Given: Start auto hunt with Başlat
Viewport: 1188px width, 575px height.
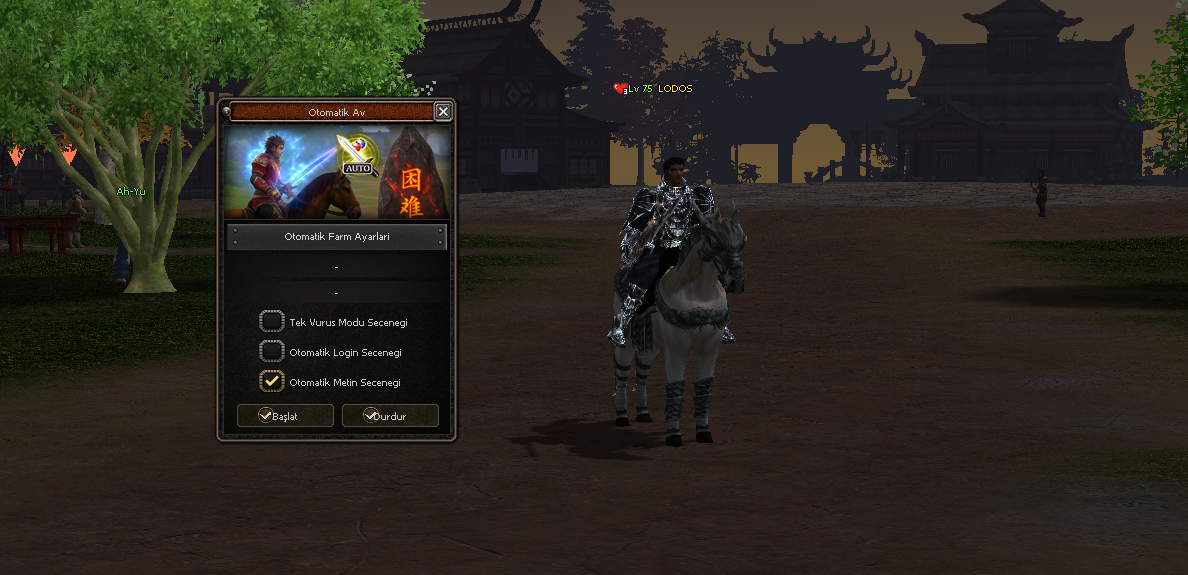Looking at the screenshot, I should (285, 416).
